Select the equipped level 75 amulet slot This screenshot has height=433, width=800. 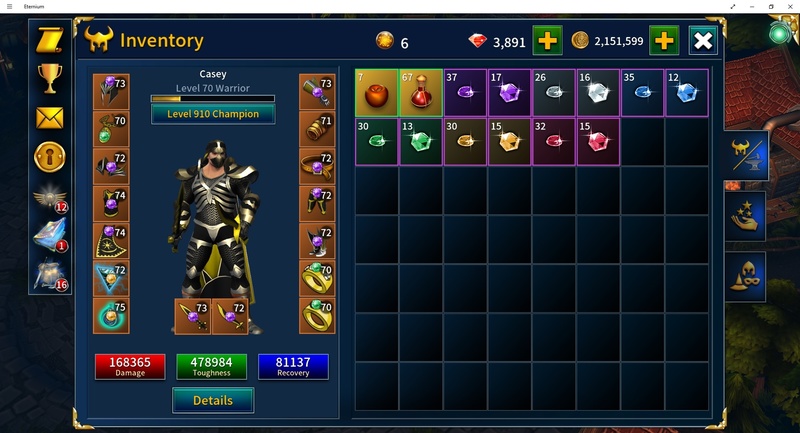[110, 316]
